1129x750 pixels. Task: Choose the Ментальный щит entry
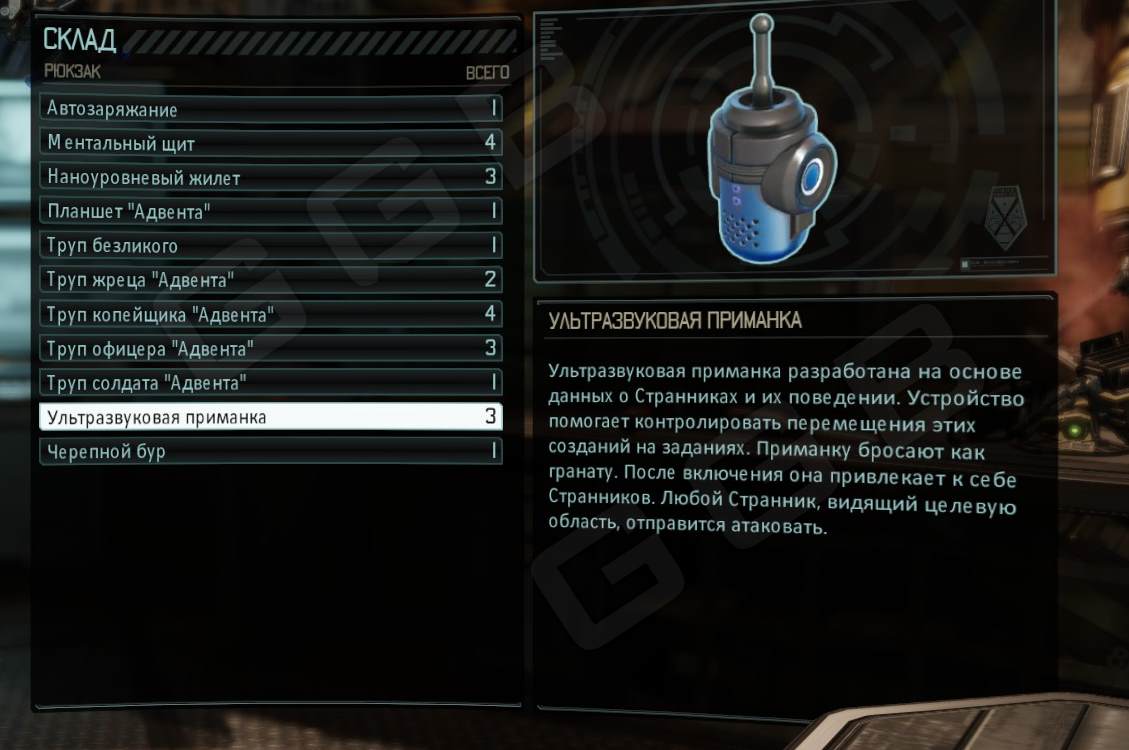pyautogui.click(x=270, y=143)
